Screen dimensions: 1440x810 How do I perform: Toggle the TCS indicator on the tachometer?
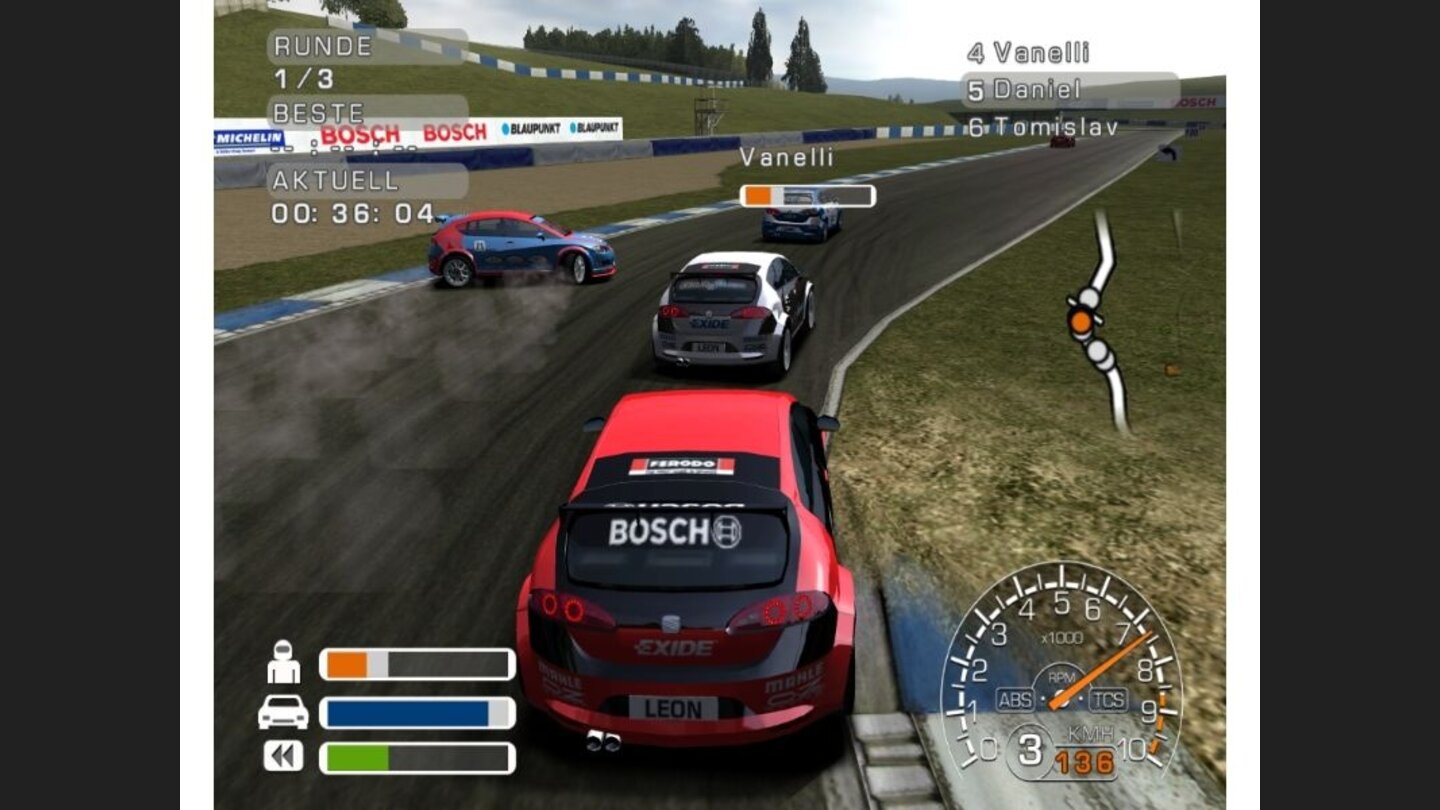(x=1107, y=699)
